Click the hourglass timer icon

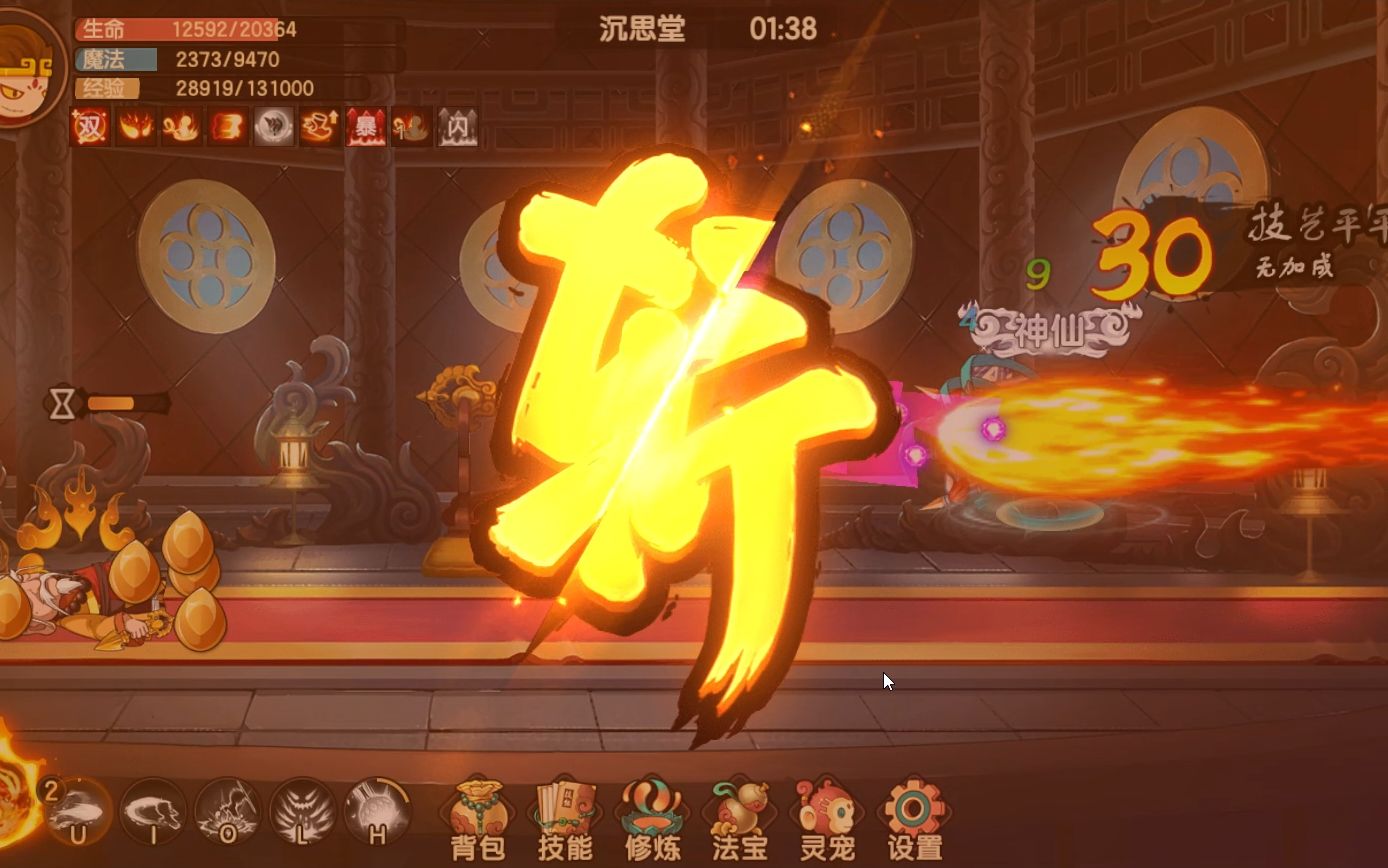point(64,404)
